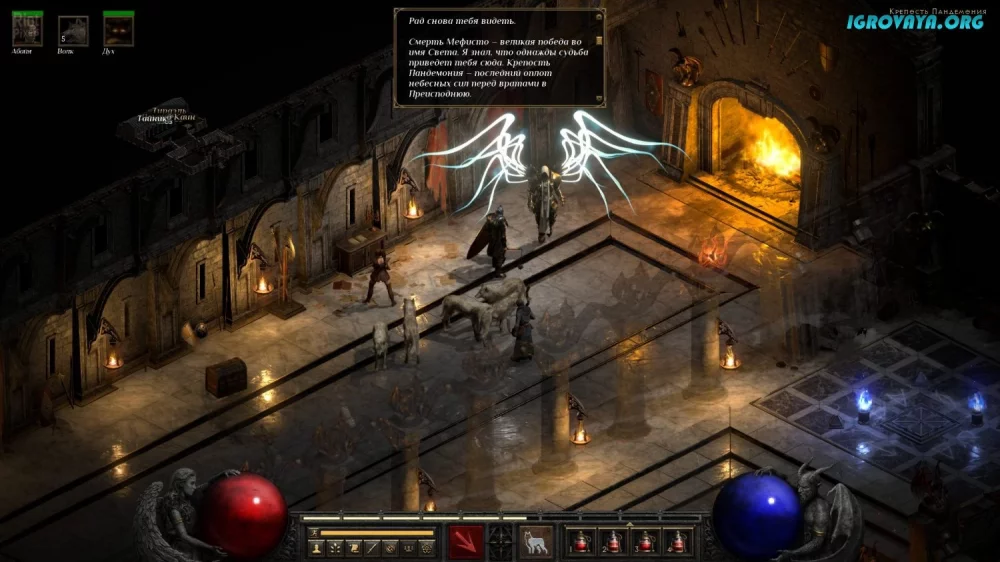Select the Абатя mercenary portrait
The height and width of the screenshot is (562, 1000).
click(x=27, y=29)
